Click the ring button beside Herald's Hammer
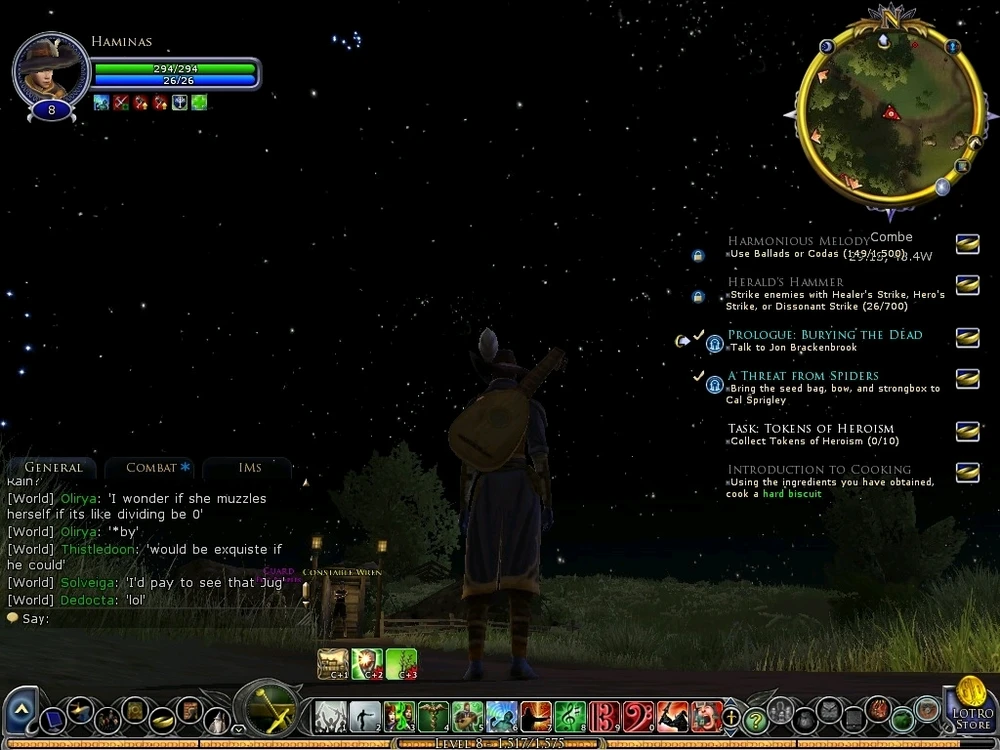Screen dimensions: 1000x750 tap(967, 285)
